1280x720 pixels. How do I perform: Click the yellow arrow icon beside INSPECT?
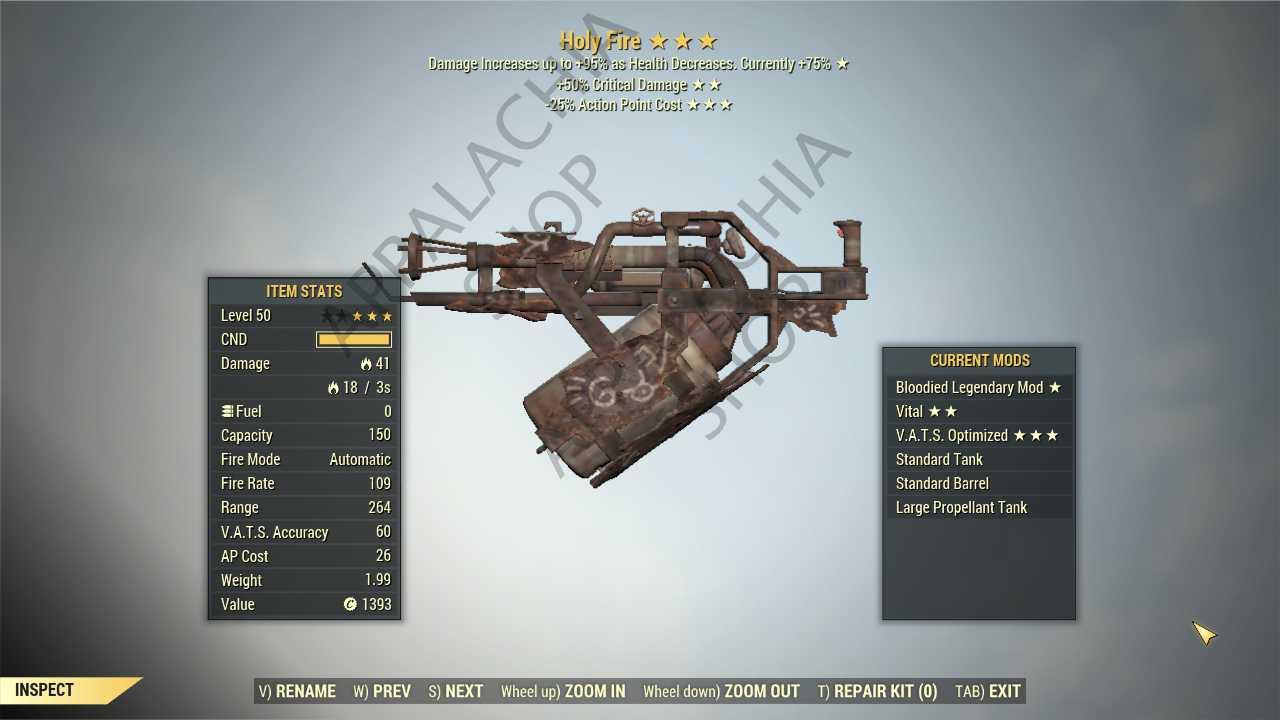123,689
